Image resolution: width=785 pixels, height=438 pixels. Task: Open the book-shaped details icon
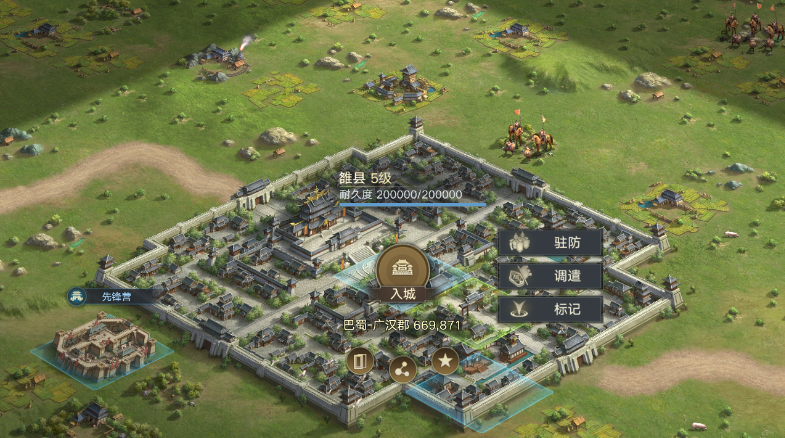[360, 363]
